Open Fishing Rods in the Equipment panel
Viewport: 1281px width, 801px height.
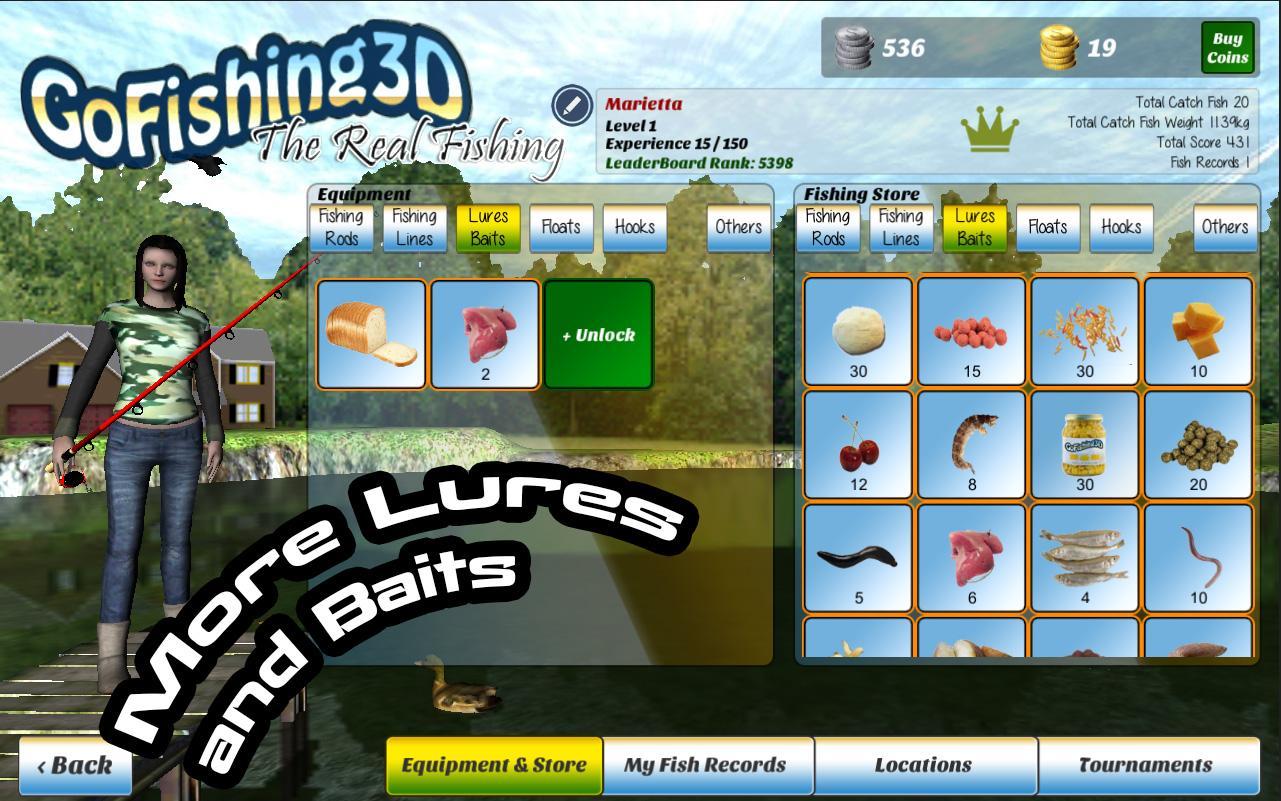tap(341, 227)
